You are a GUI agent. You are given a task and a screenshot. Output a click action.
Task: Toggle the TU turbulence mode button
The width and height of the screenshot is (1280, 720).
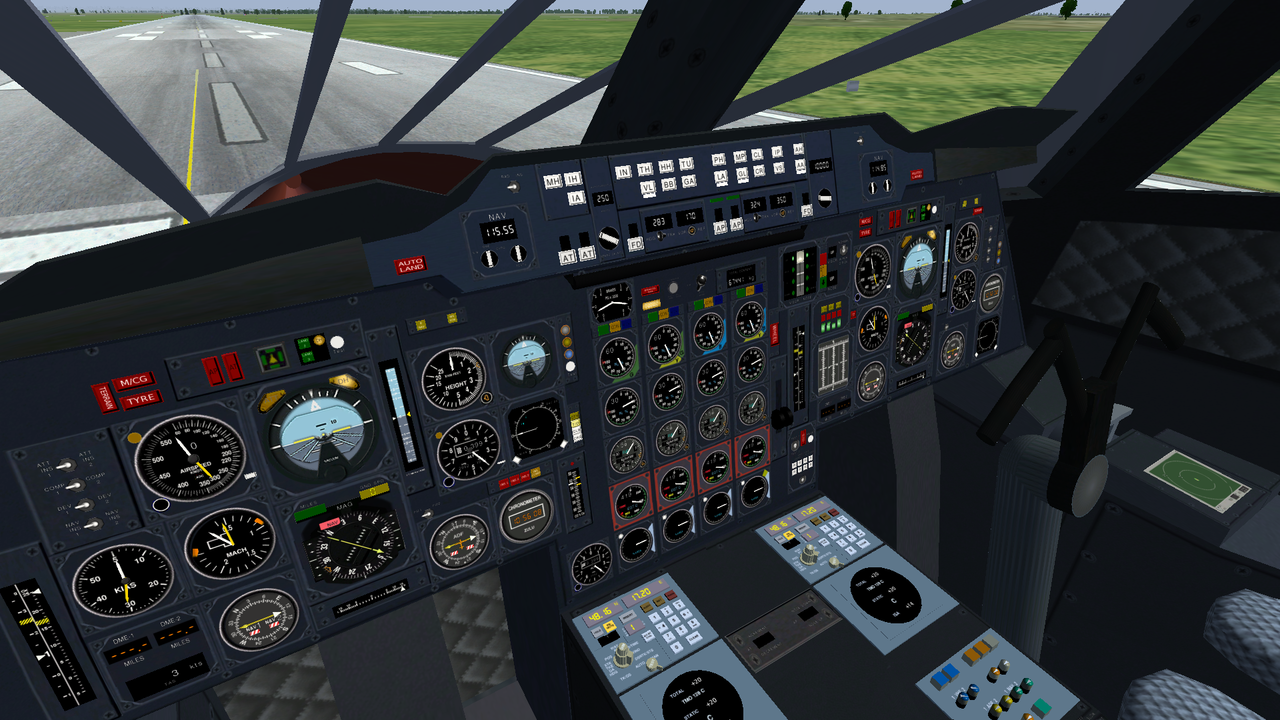(x=686, y=164)
